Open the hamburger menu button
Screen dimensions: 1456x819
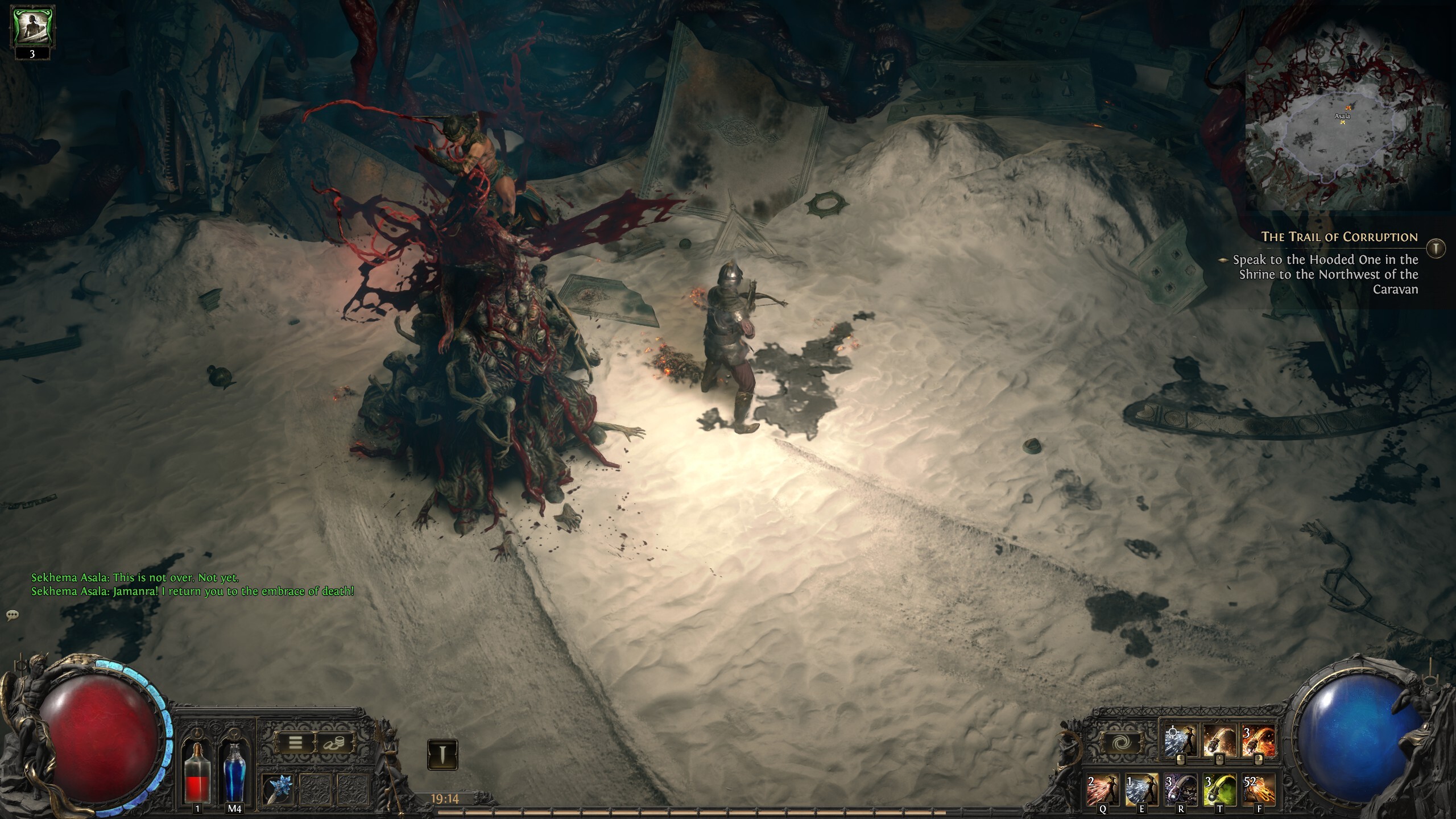click(295, 742)
